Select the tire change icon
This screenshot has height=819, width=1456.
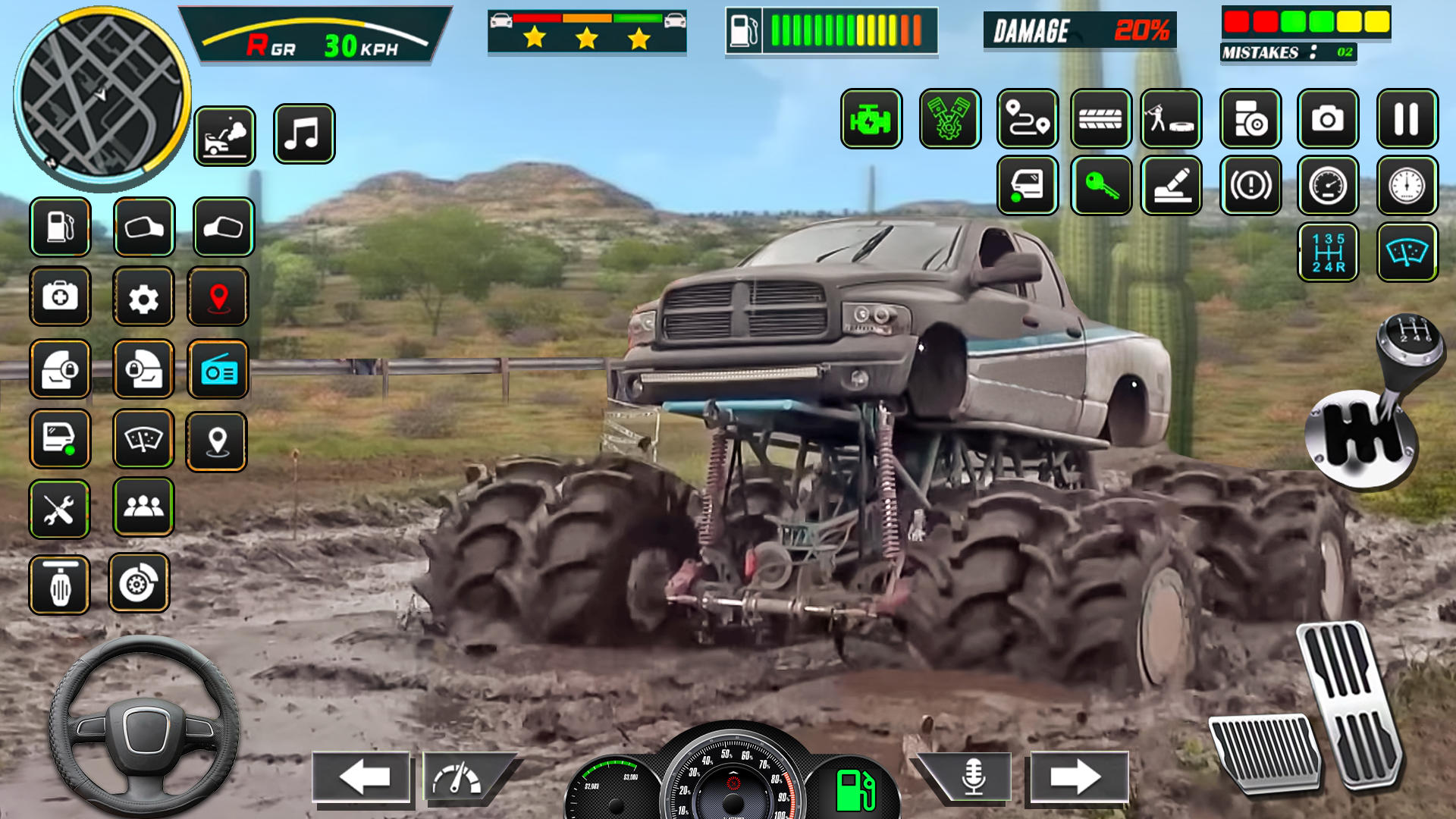(1101, 118)
